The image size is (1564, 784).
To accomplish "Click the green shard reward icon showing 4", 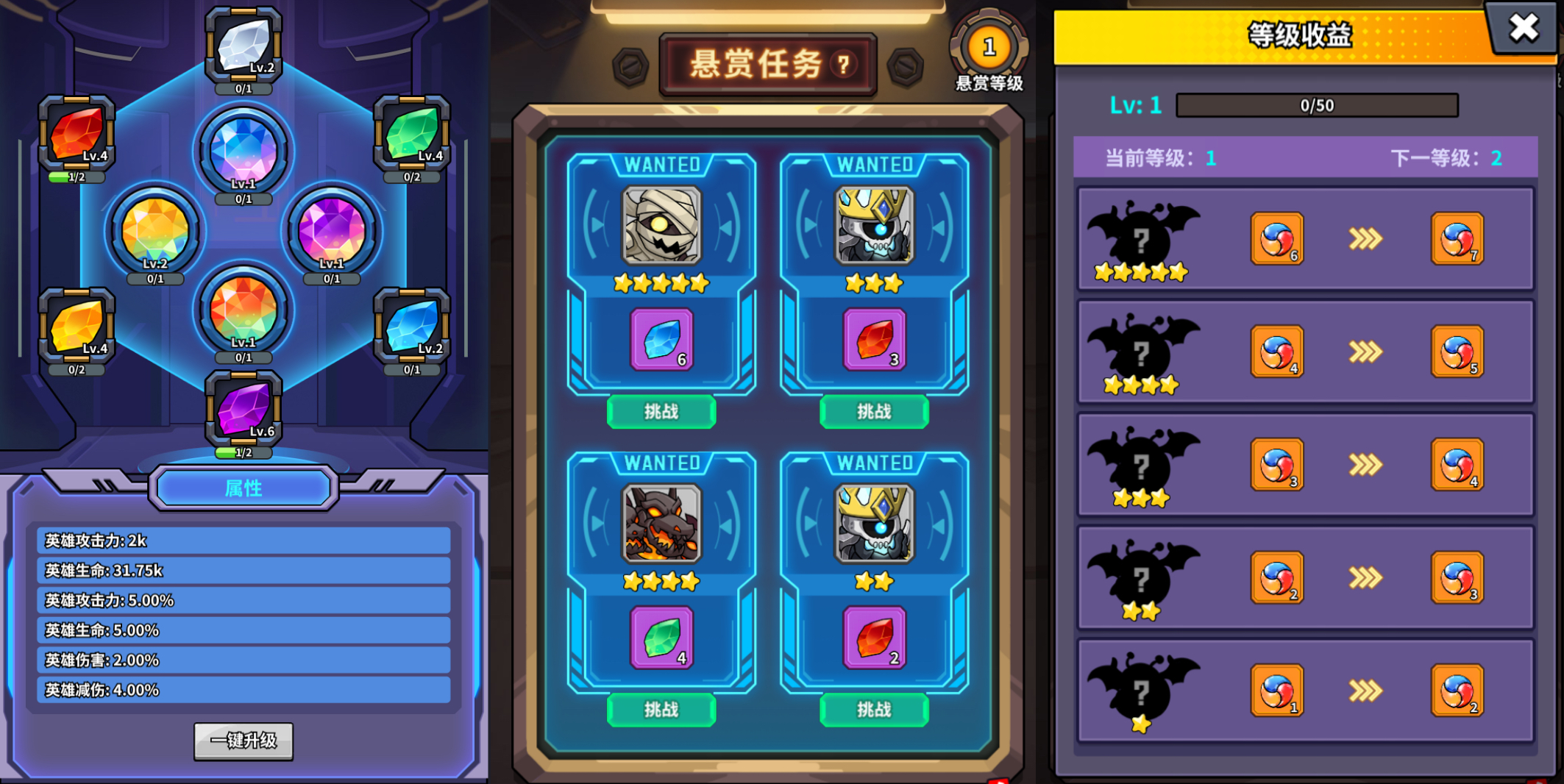I will (x=660, y=638).
